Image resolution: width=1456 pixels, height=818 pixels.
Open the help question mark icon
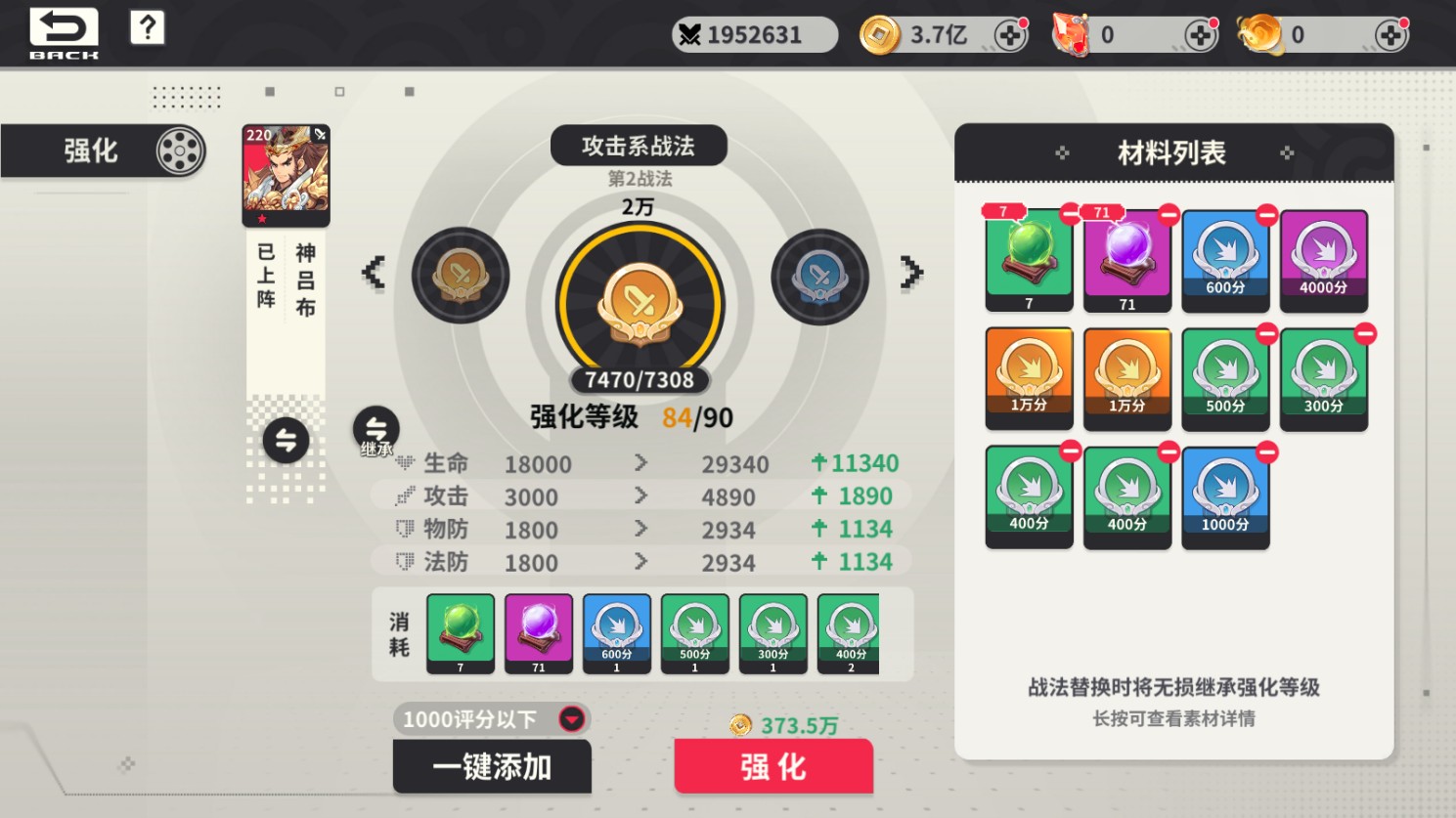point(147,27)
